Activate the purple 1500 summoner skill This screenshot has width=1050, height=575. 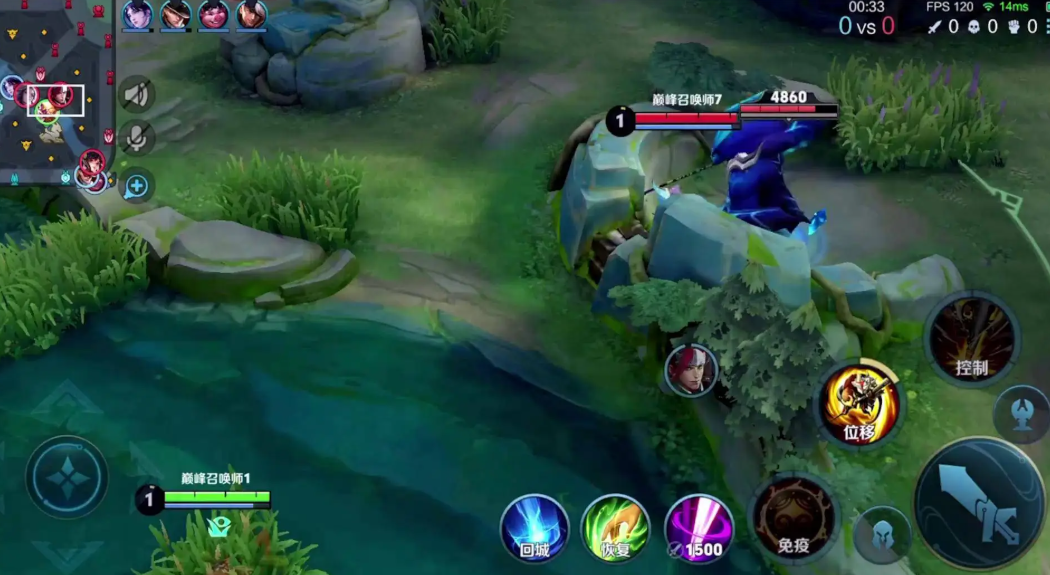[x=698, y=527]
